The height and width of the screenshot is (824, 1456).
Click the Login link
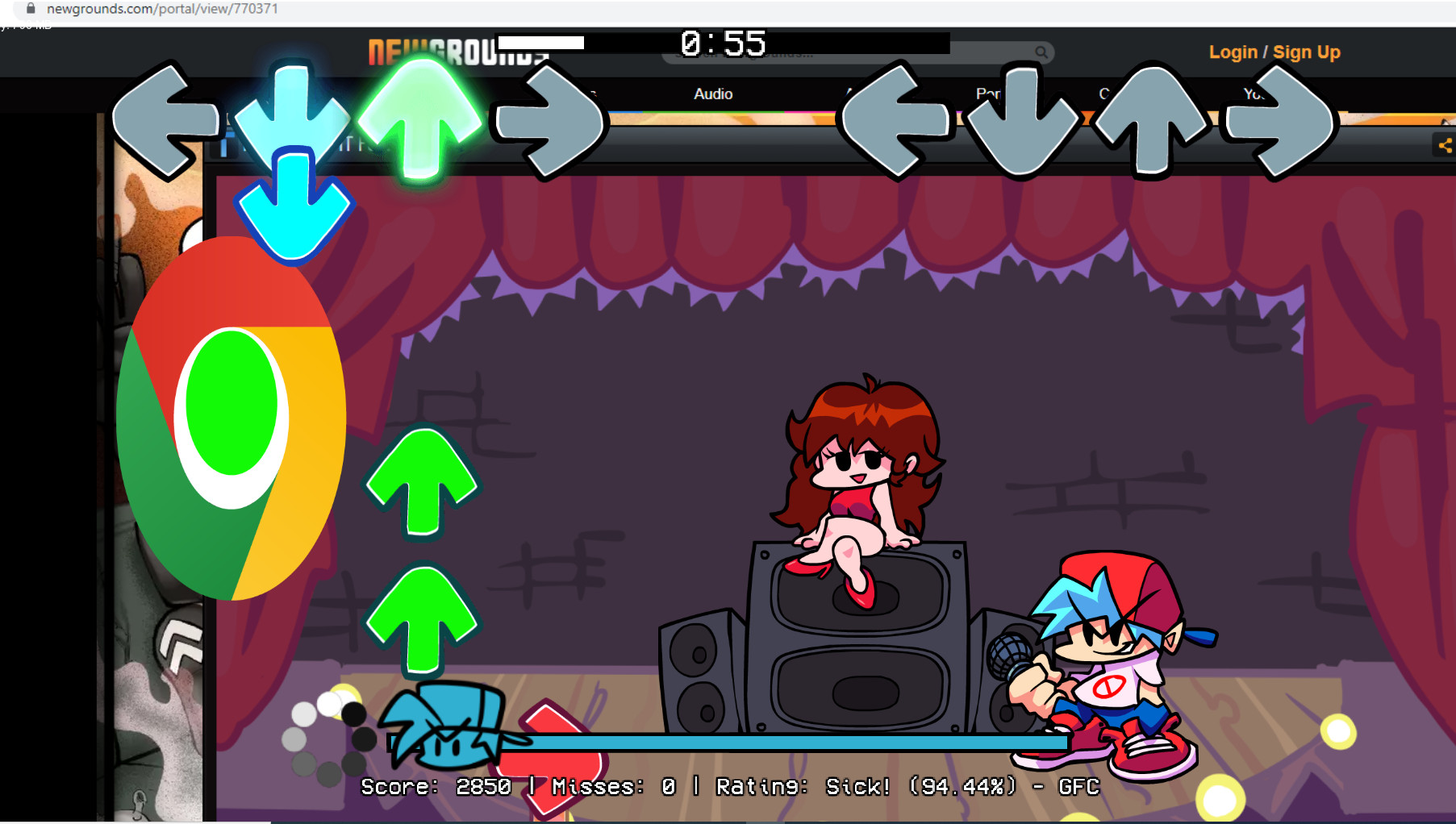tap(1233, 52)
